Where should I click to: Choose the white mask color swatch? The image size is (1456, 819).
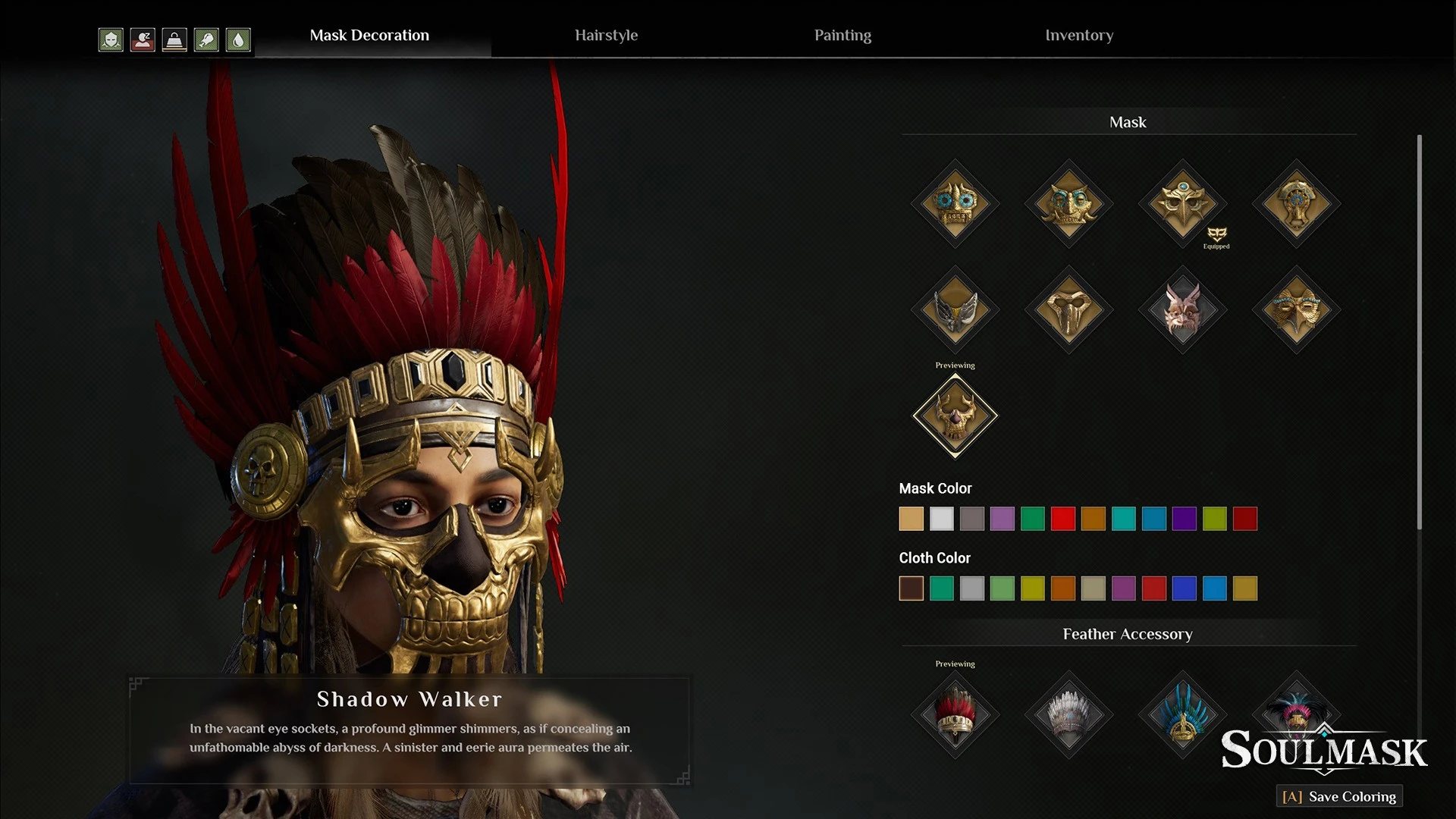[941, 519]
